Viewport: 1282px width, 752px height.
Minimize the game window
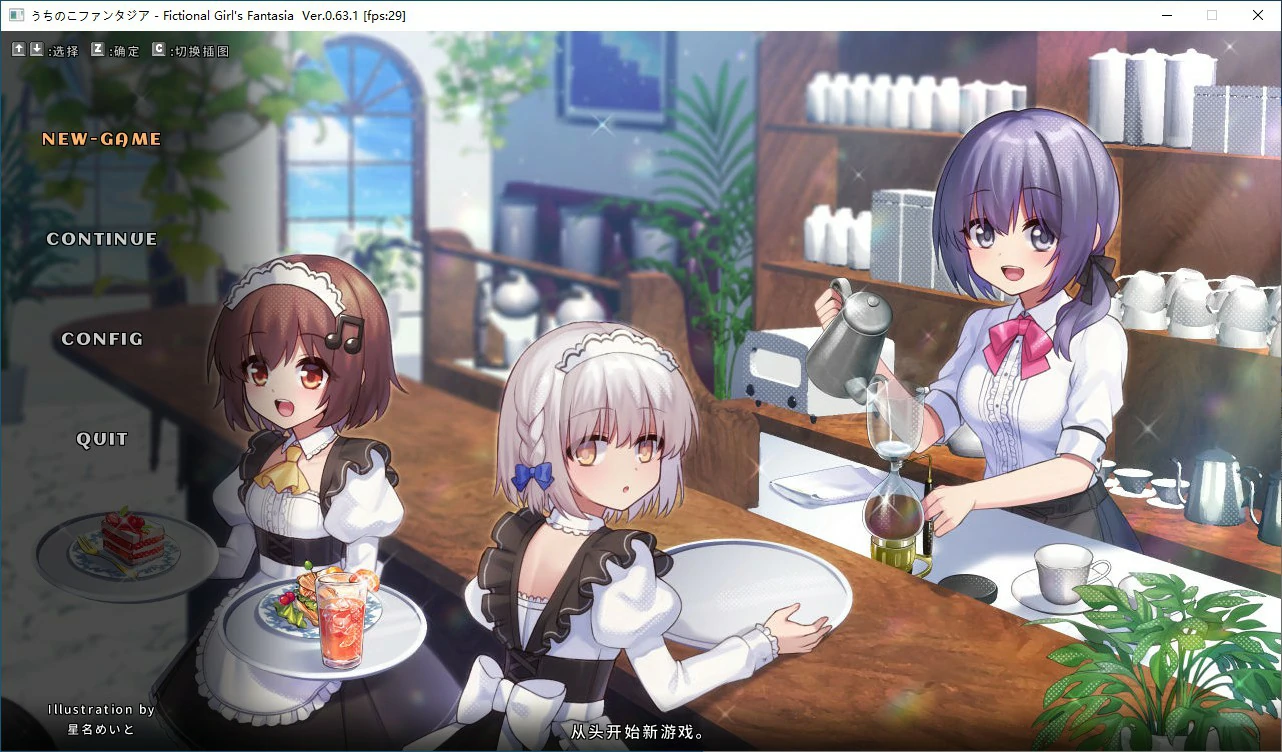(x=1167, y=15)
